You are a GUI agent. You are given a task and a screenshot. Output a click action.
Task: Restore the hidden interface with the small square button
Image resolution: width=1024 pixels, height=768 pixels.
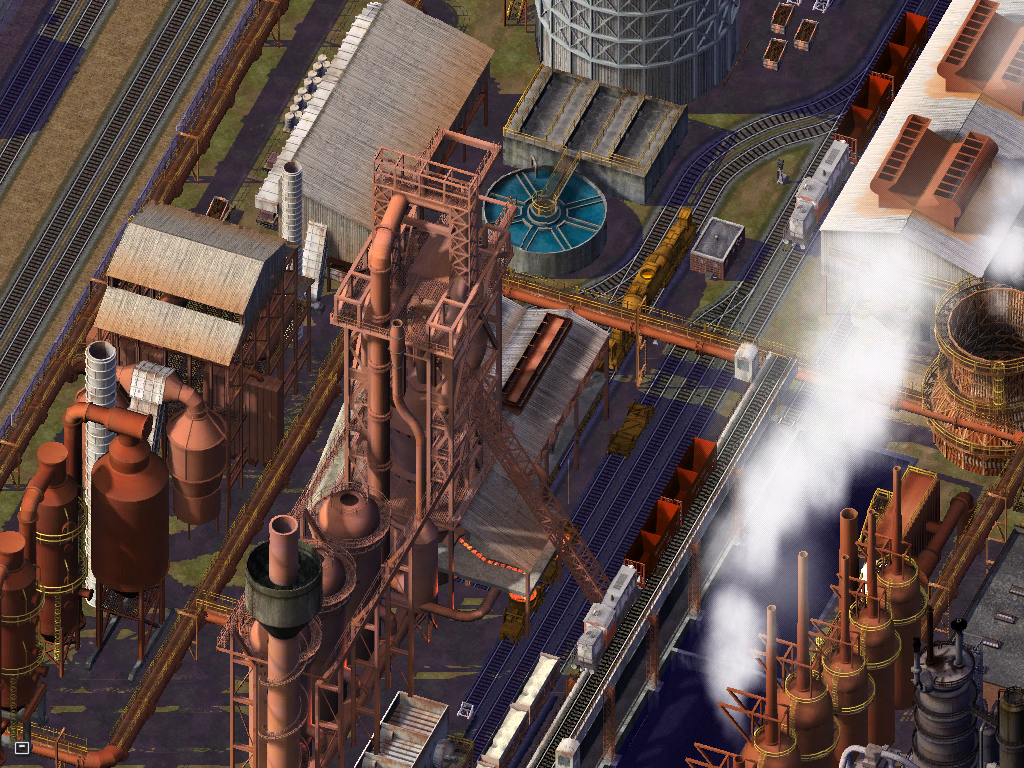click(22, 747)
